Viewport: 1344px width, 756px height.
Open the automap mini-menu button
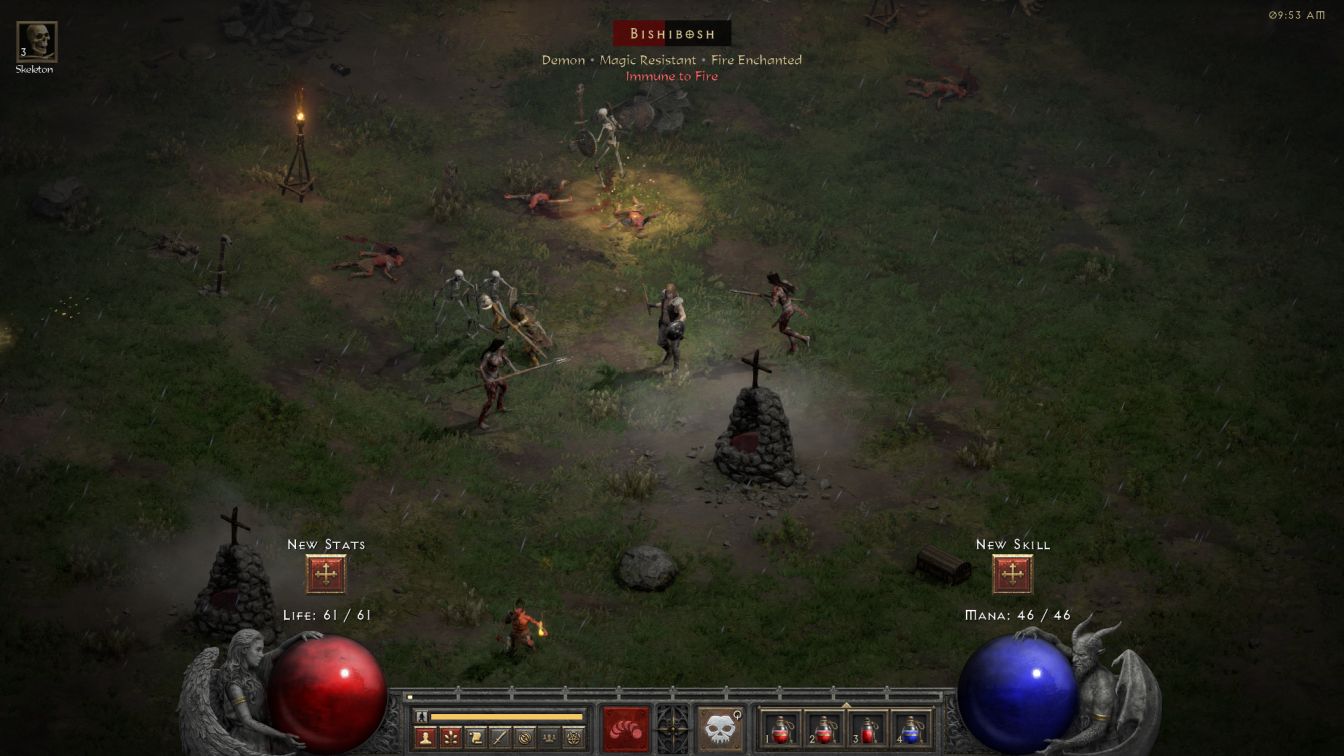[x=525, y=738]
